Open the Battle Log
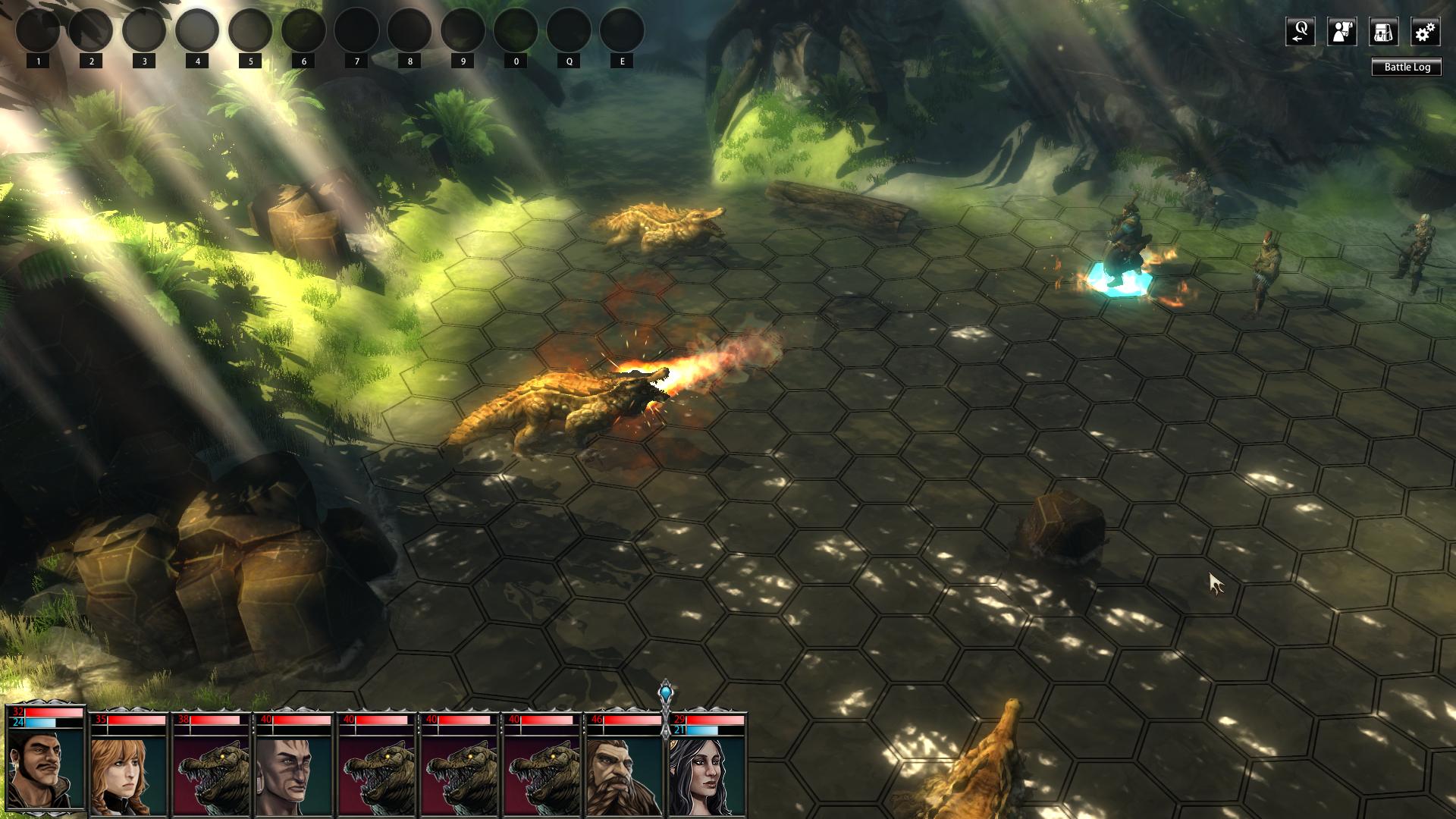The image size is (1456, 819). click(1407, 67)
